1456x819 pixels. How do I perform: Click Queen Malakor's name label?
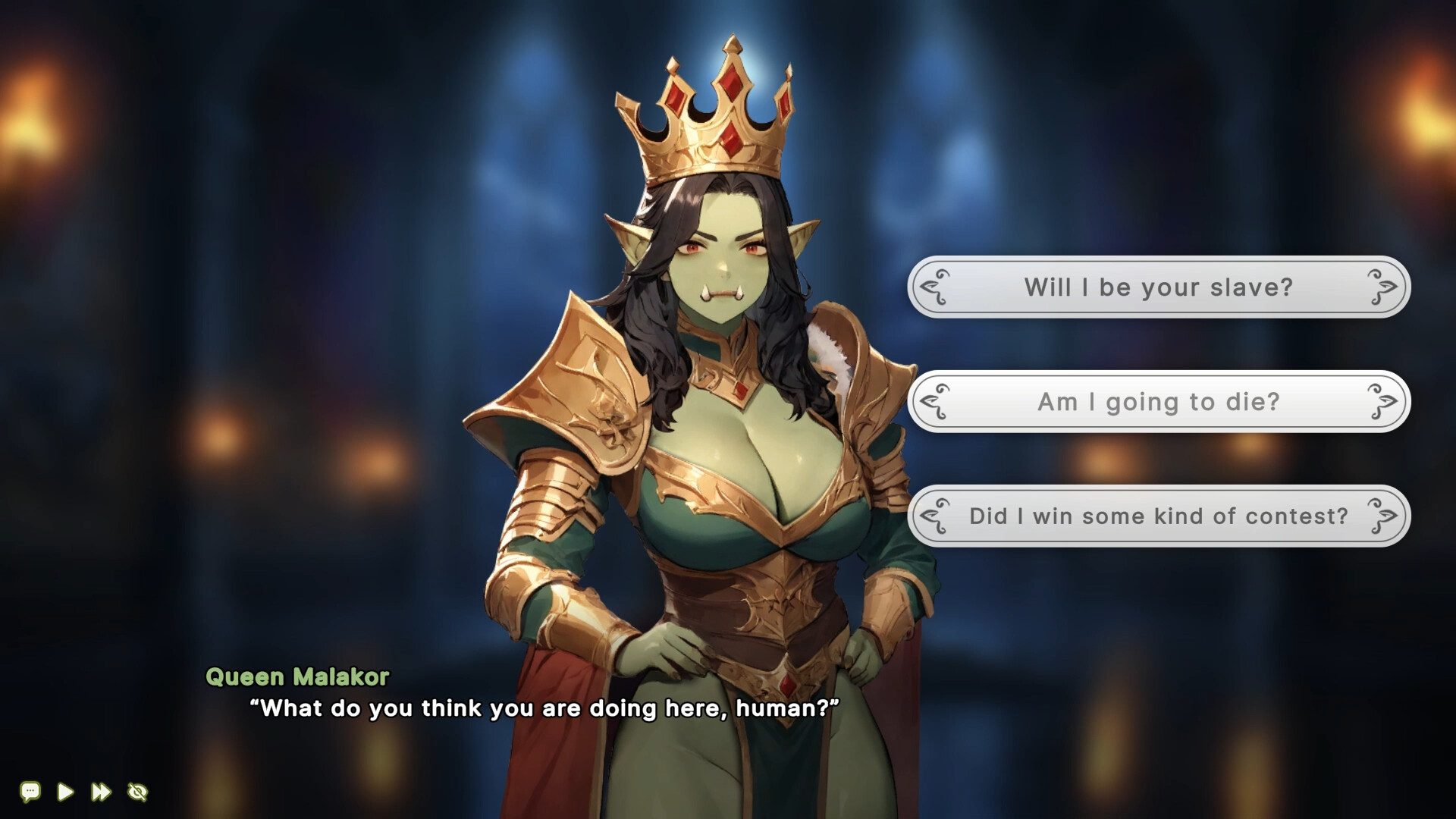(x=299, y=677)
